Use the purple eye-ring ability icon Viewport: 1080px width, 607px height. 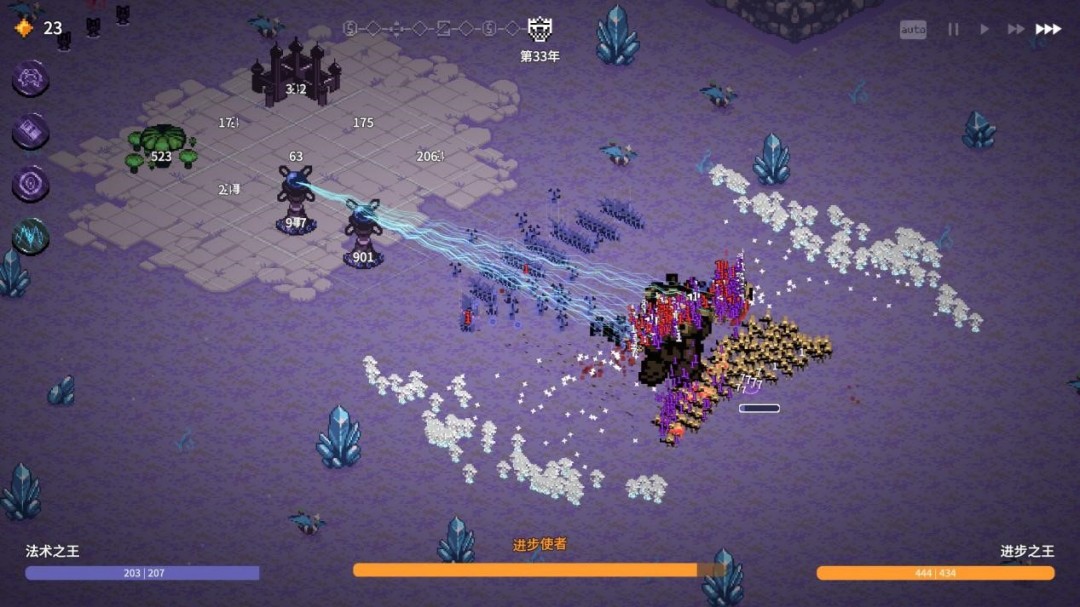pyautogui.click(x=31, y=184)
